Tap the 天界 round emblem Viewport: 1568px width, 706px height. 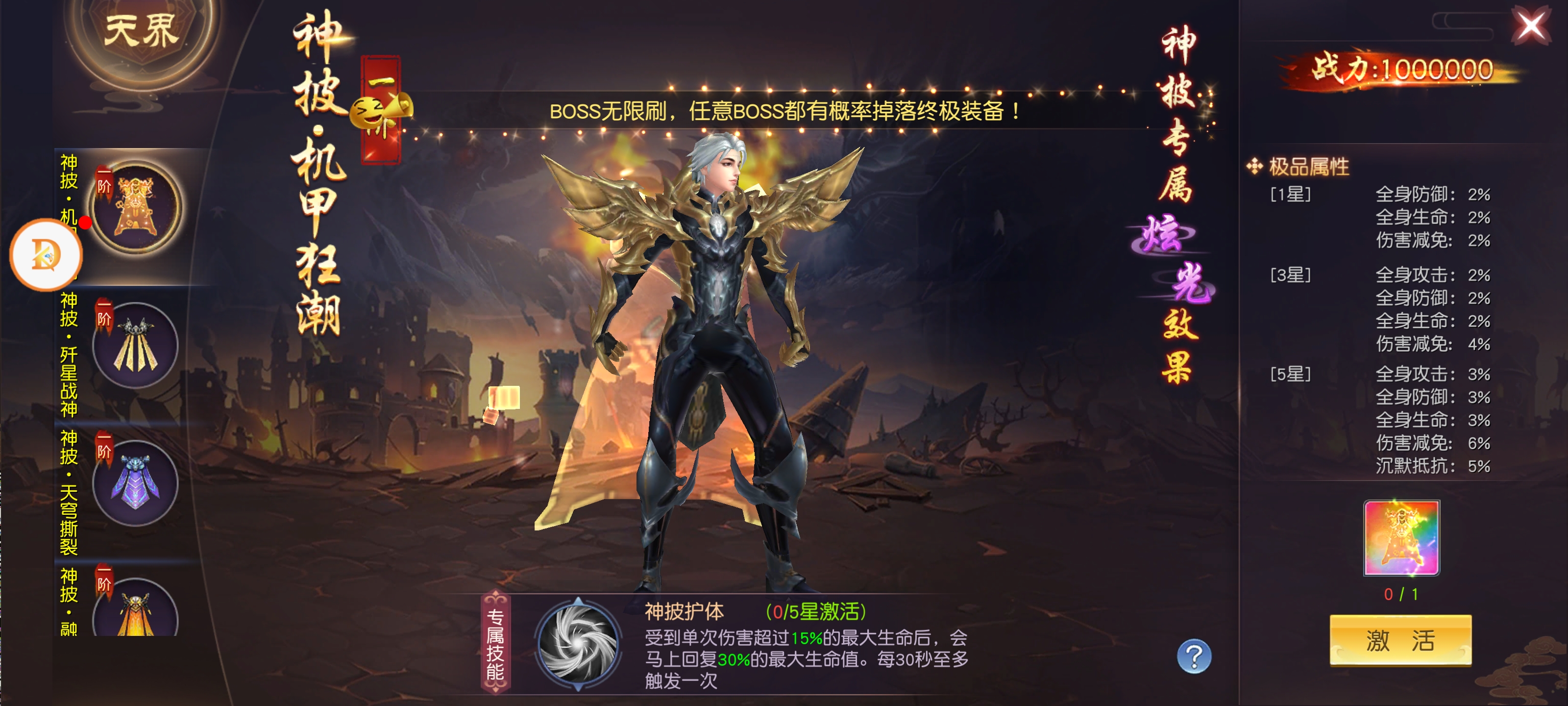(x=141, y=33)
